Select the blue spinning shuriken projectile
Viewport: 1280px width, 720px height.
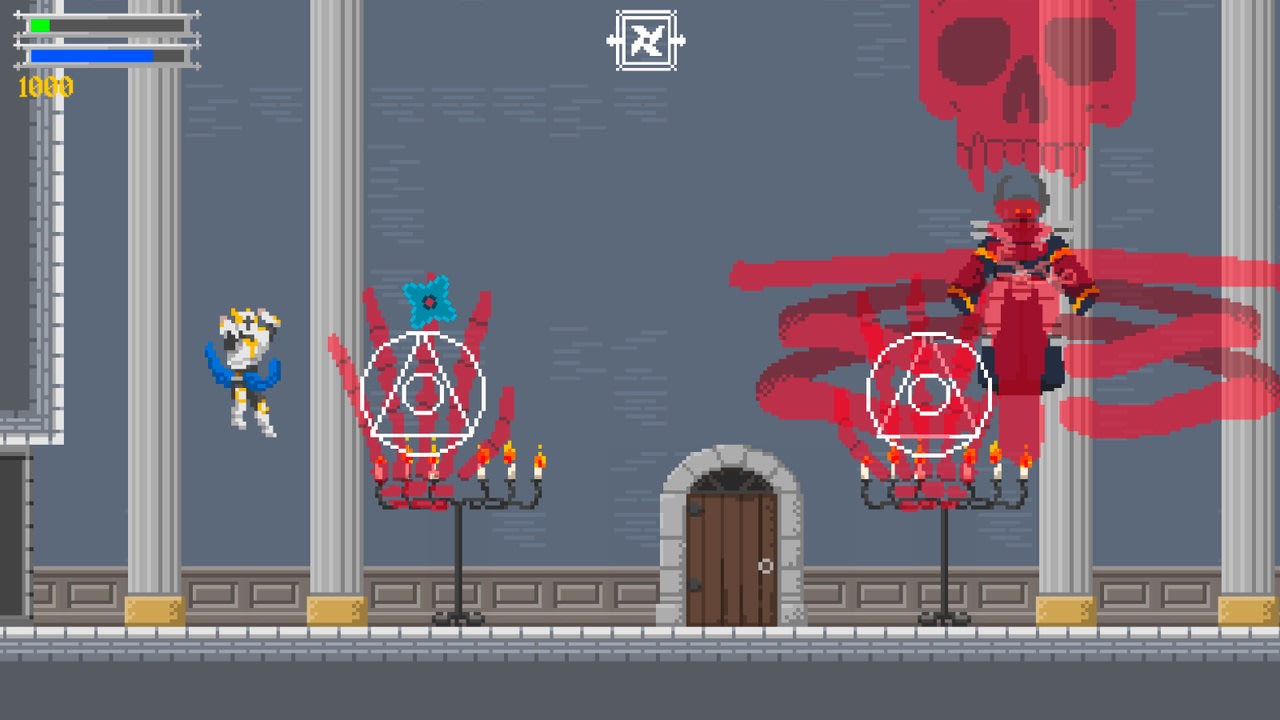430,303
